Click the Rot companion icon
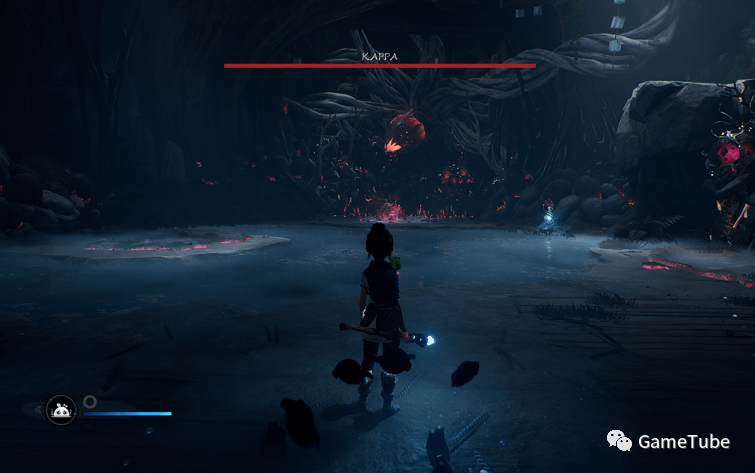Image resolution: width=755 pixels, height=473 pixels. tap(61, 409)
